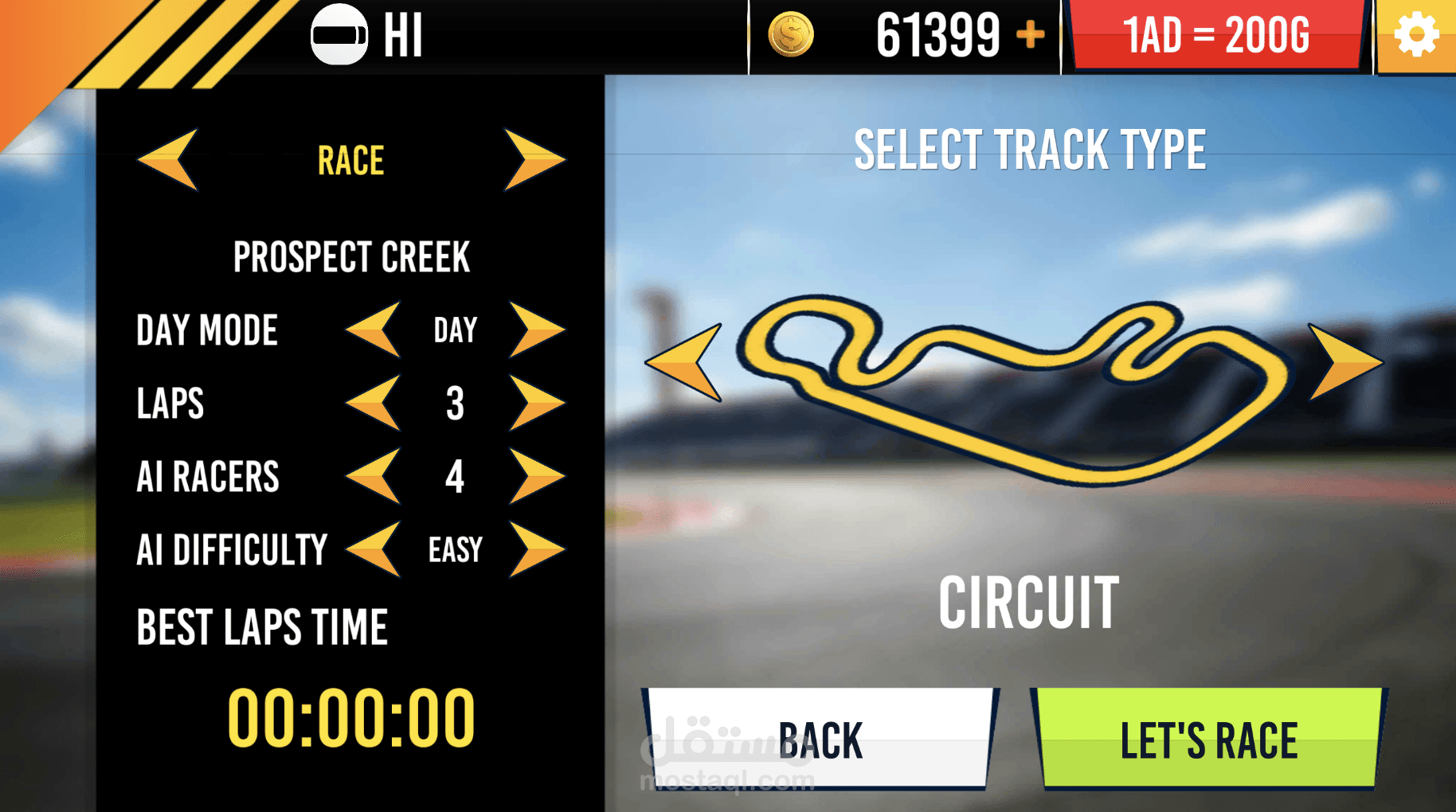Lower AI difficulty with the left arrow
1456x812 pixels.
tap(374, 549)
